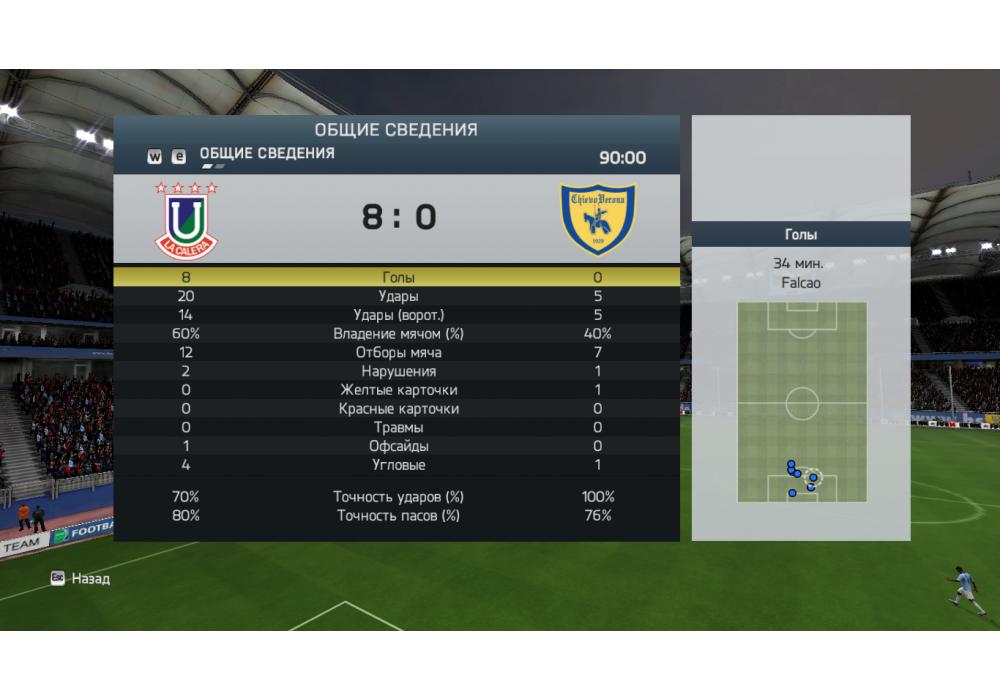Highlight the Удары (ворот.) row
The width and height of the screenshot is (1000, 700).
pyautogui.click(x=398, y=315)
